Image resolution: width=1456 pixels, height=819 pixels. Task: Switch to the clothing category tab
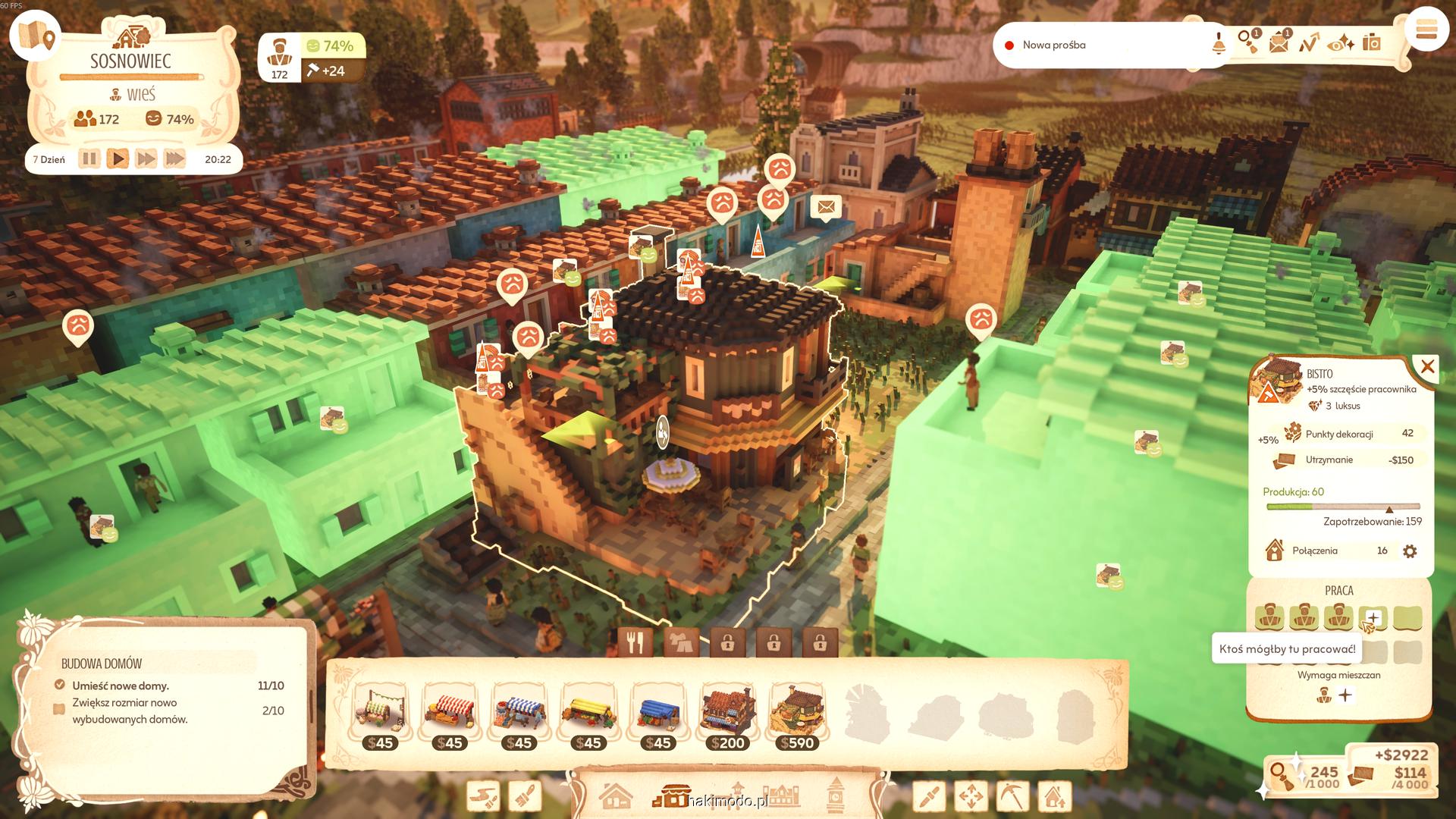coord(681,643)
